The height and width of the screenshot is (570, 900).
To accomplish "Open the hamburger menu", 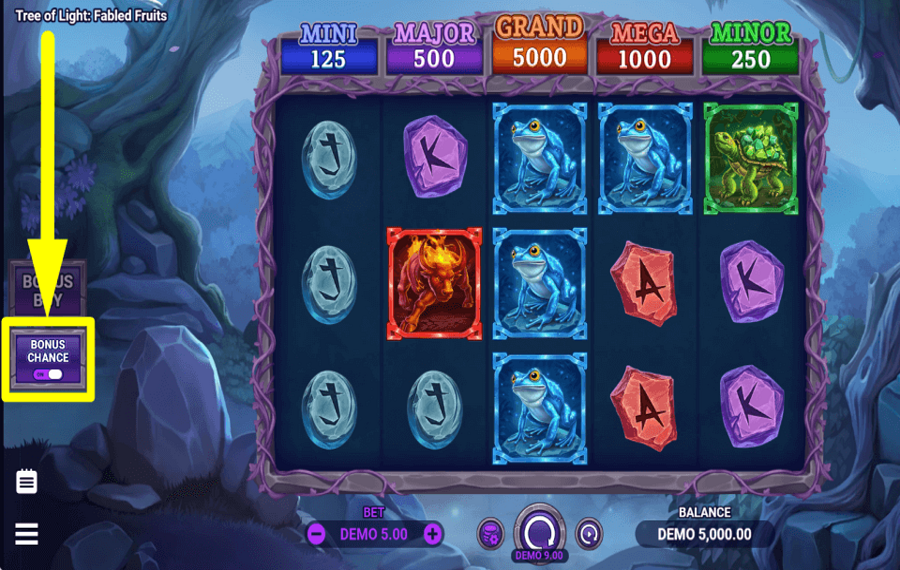I will pos(27,534).
